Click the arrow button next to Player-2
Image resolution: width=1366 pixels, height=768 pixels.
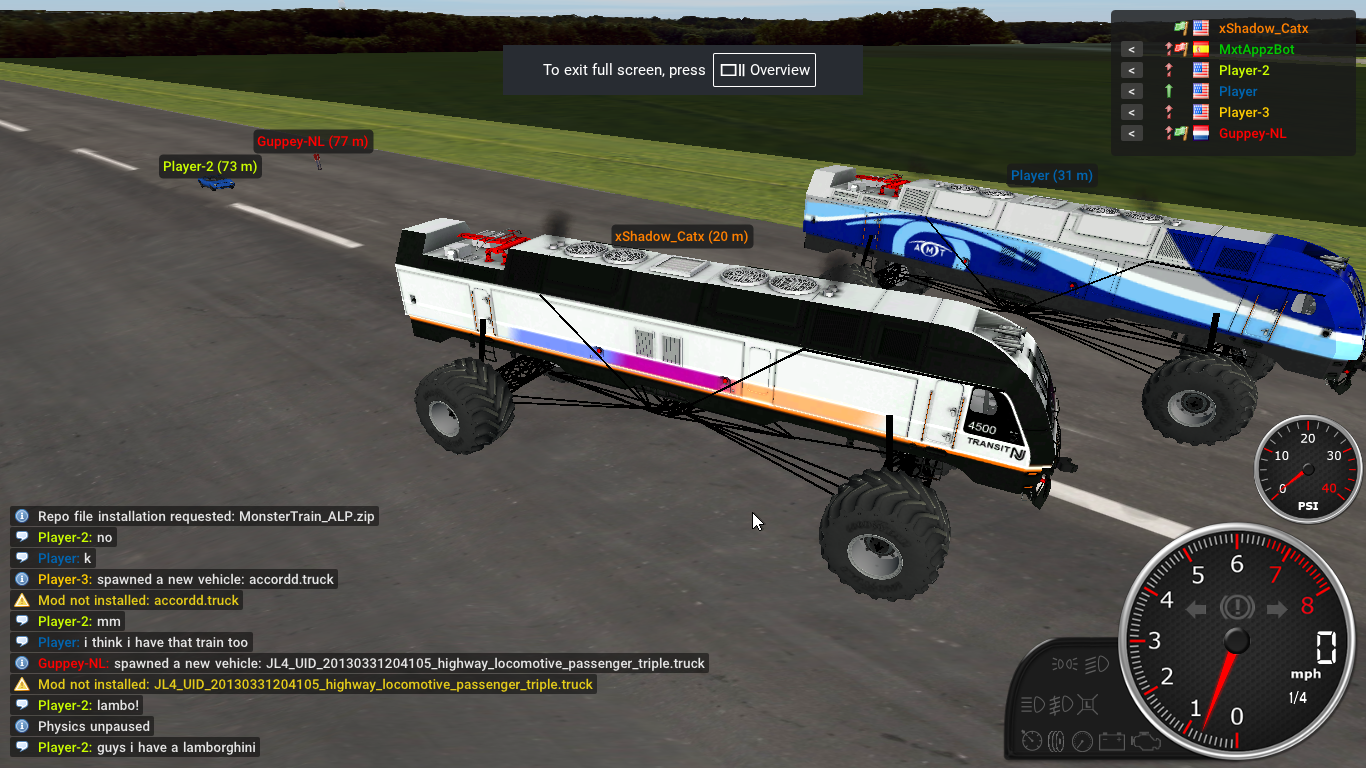[x=1131, y=71]
